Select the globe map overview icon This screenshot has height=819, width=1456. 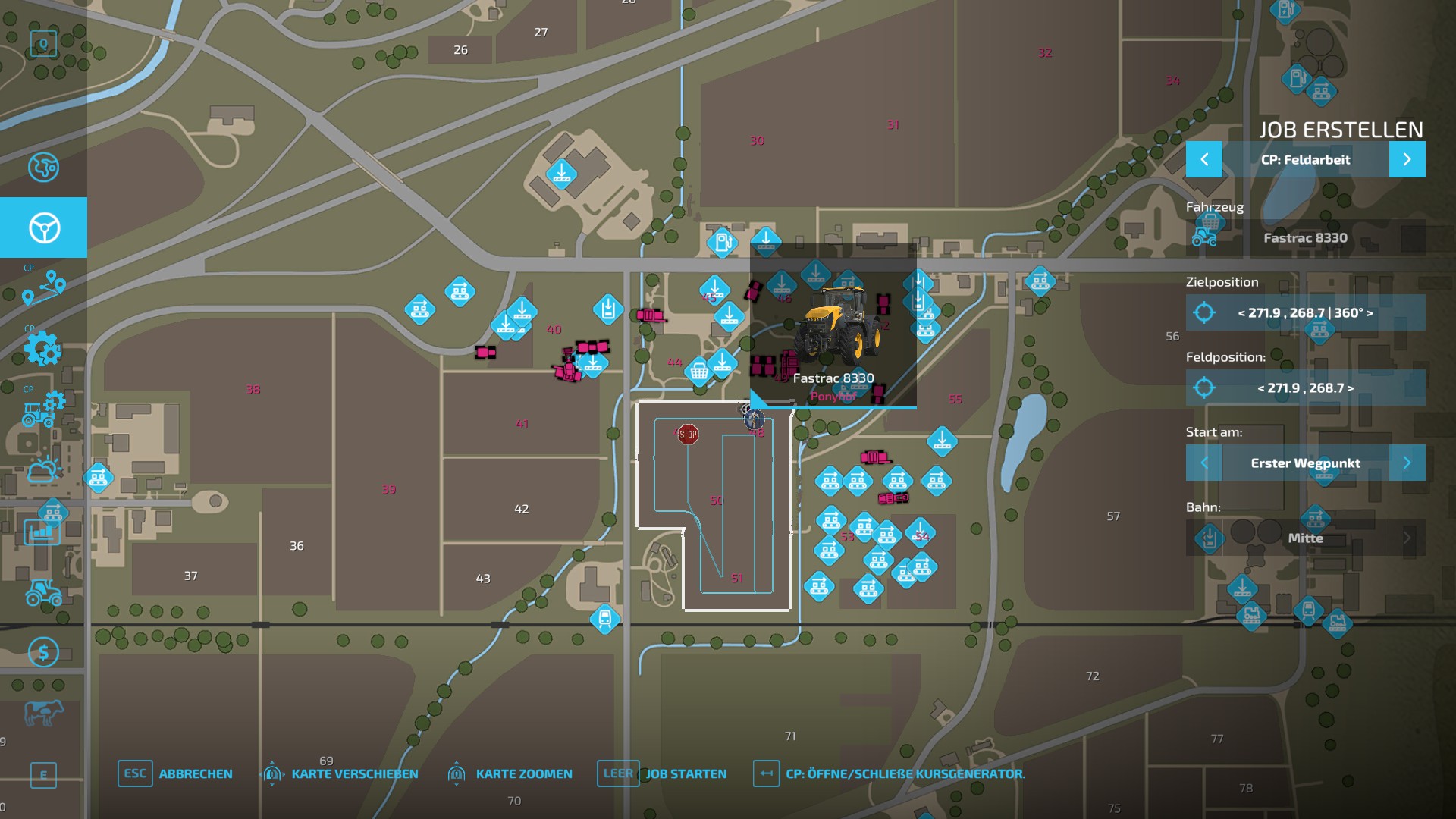tap(43, 168)
